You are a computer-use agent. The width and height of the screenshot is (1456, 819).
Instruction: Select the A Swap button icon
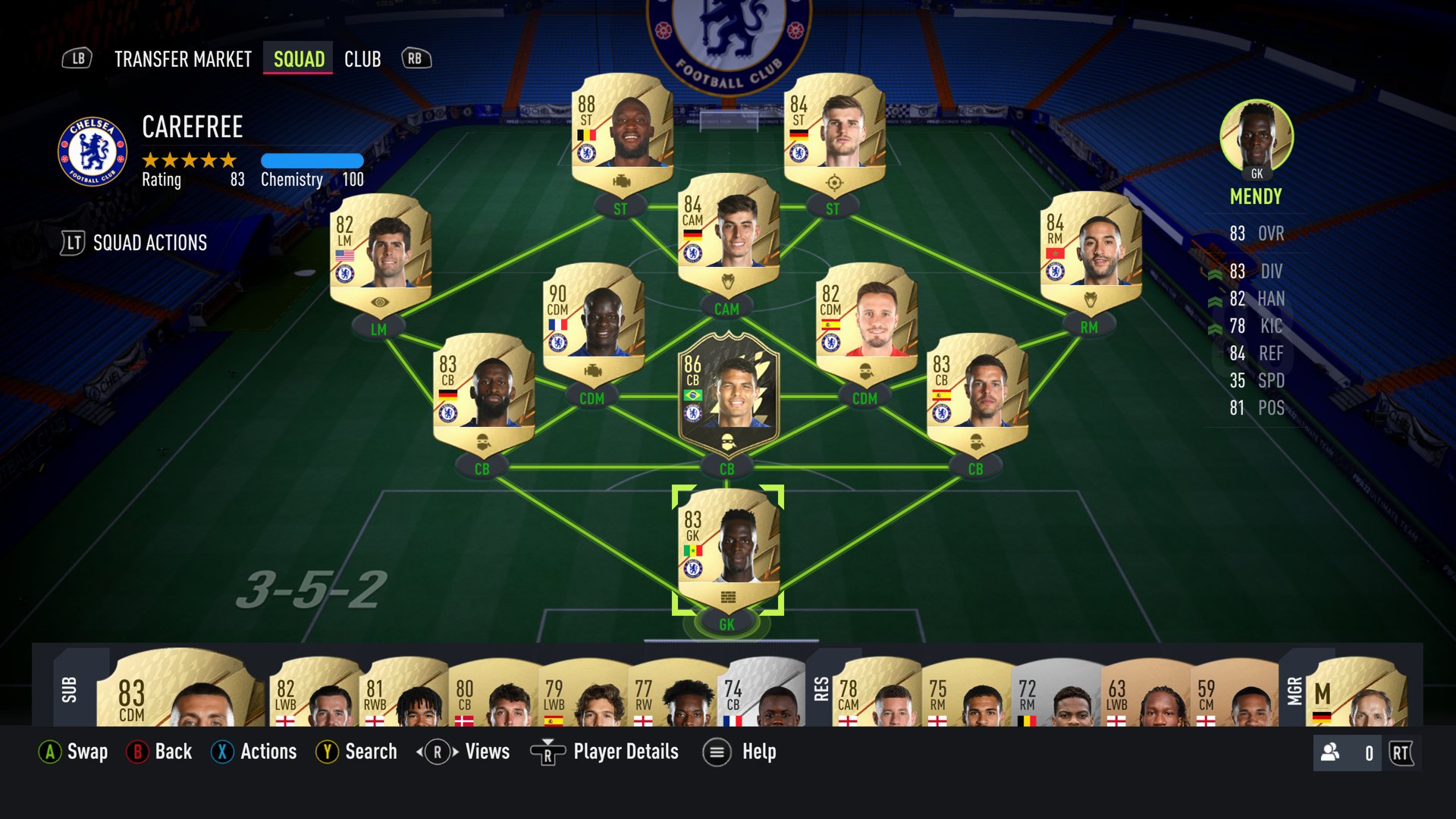click(50, 752)
